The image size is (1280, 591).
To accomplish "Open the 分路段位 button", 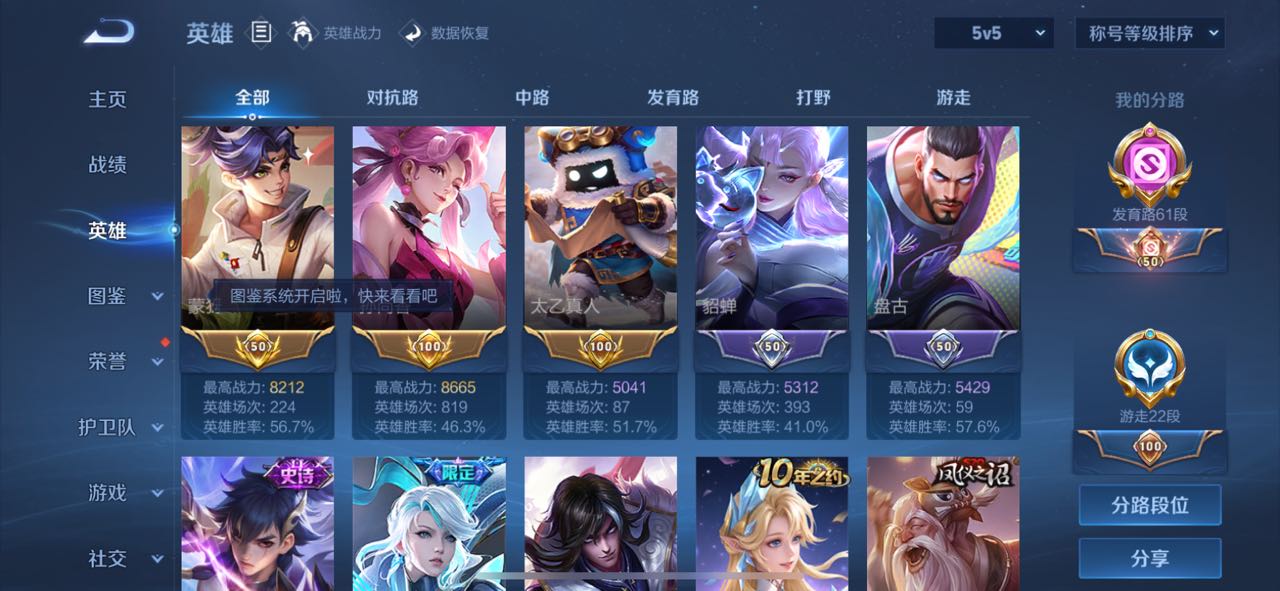I will click(1149, 505).
